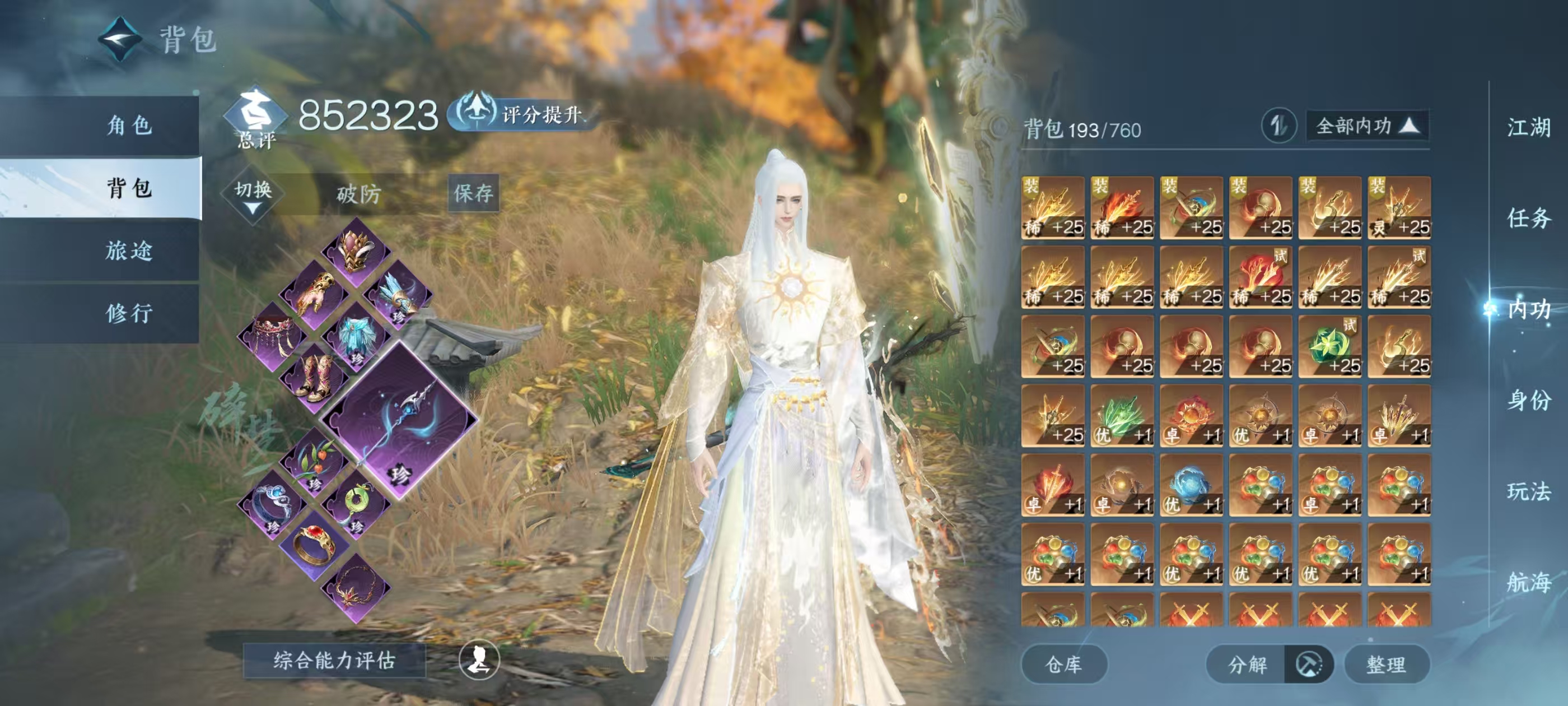This screenshot has width=1568, height=706.
Task: Toggle the bag sort order icon
Action: pos(1278,126)
